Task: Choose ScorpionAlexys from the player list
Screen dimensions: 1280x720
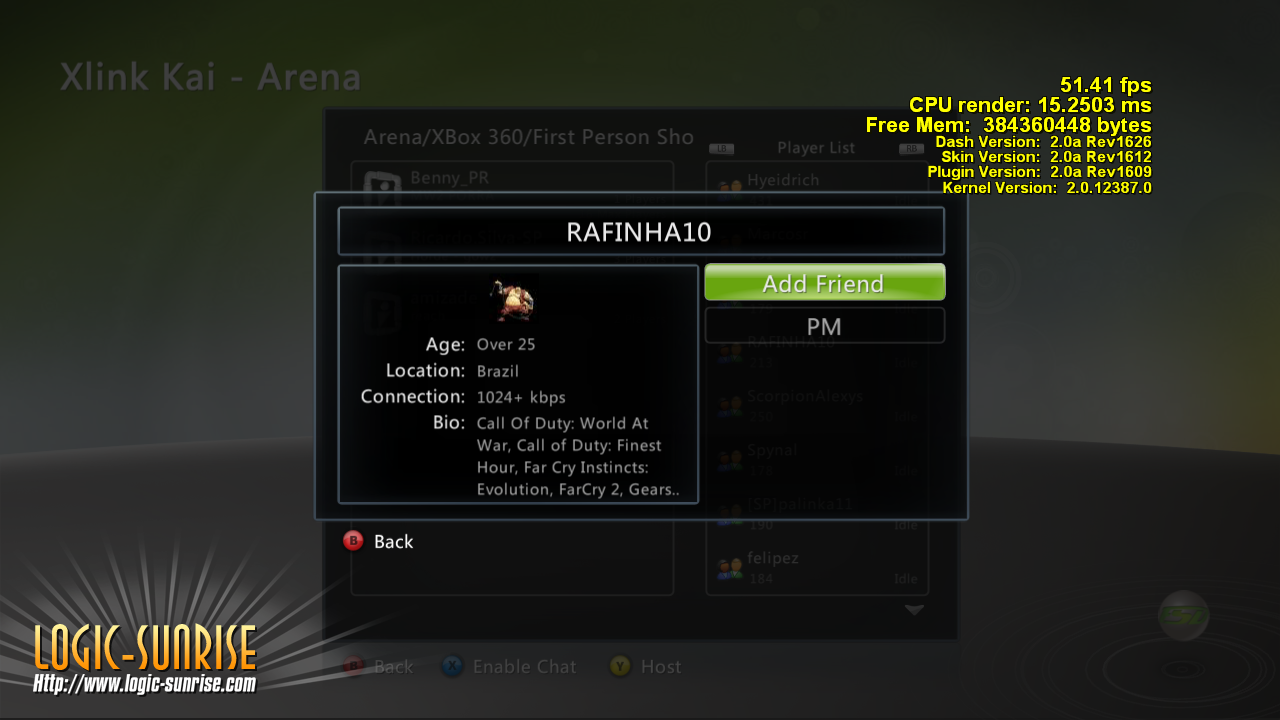Action: click(x=804, y=396)
